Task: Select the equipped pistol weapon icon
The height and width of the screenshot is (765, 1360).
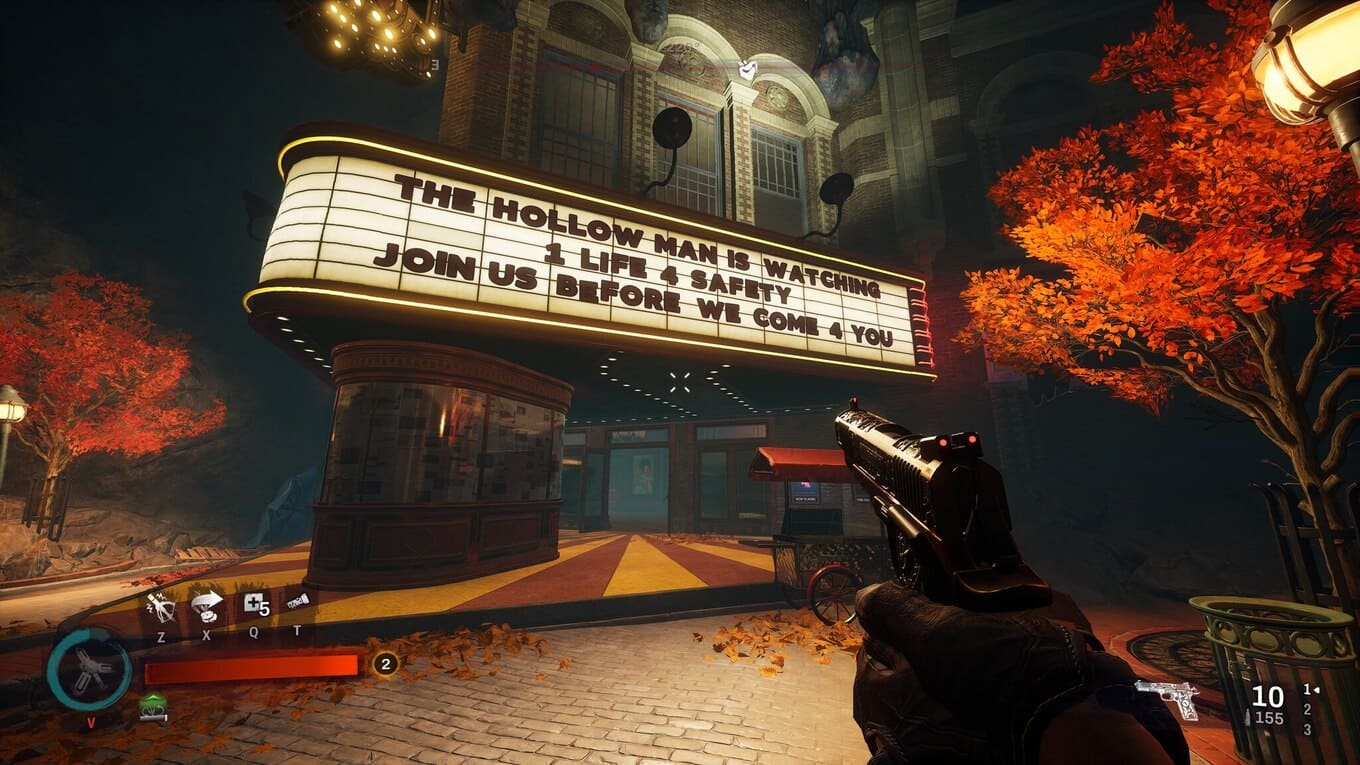Action: click(x=1169, y=697)
